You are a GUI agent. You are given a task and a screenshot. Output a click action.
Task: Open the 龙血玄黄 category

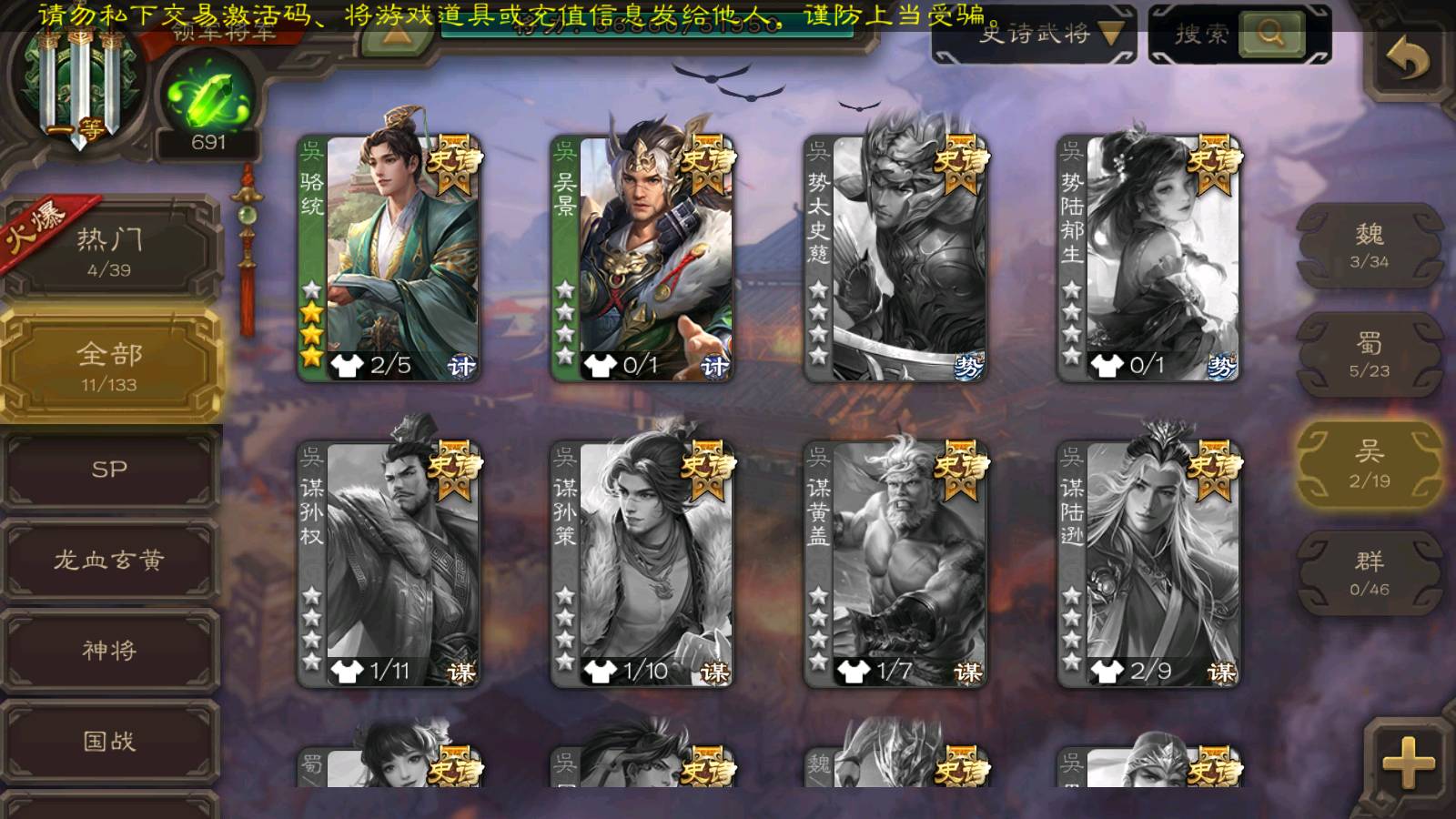[109, 560]
